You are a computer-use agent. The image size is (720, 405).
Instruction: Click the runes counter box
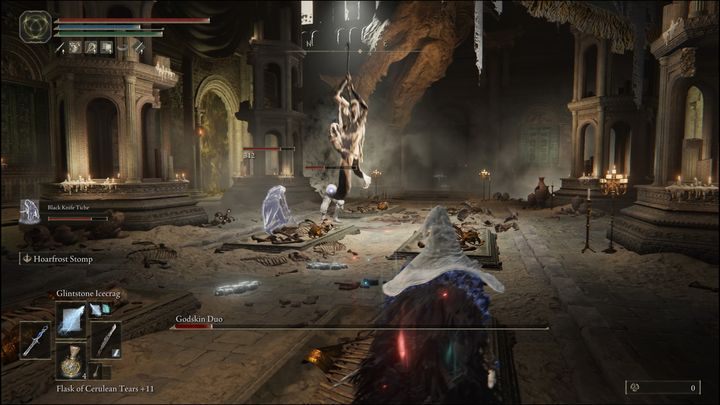point(662,387)
